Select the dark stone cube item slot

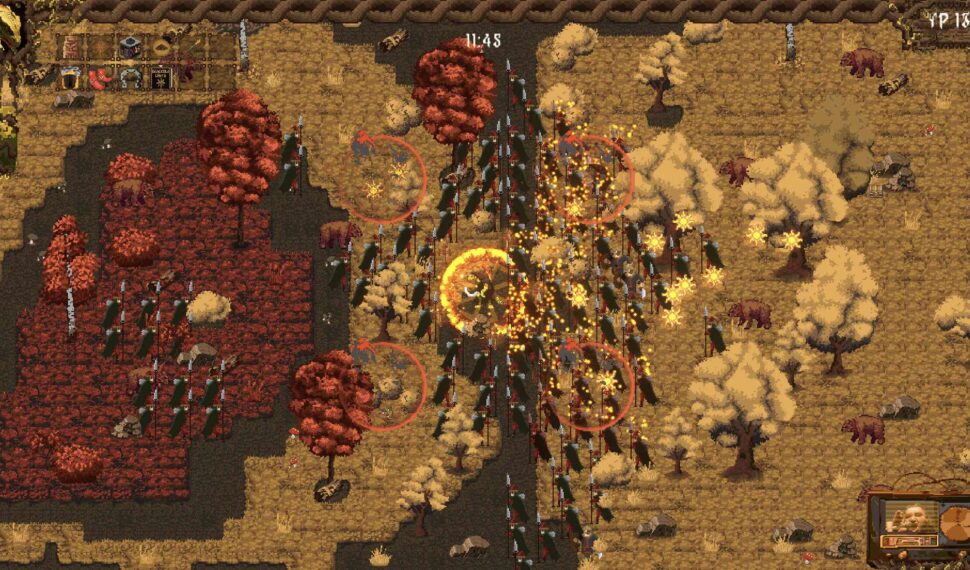[x=130, y=47]
